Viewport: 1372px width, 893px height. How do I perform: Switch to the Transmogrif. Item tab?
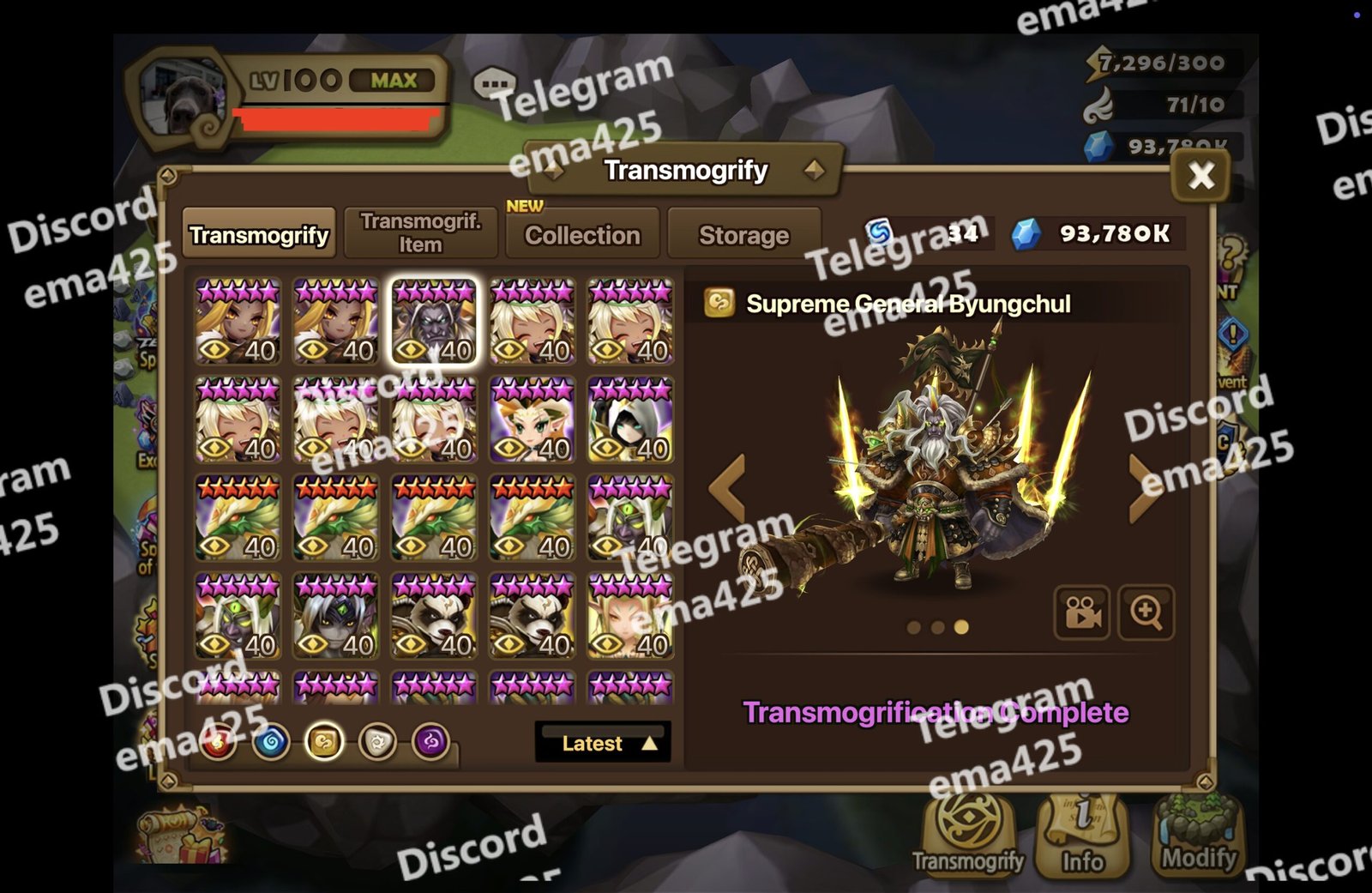tap(420, 232)
